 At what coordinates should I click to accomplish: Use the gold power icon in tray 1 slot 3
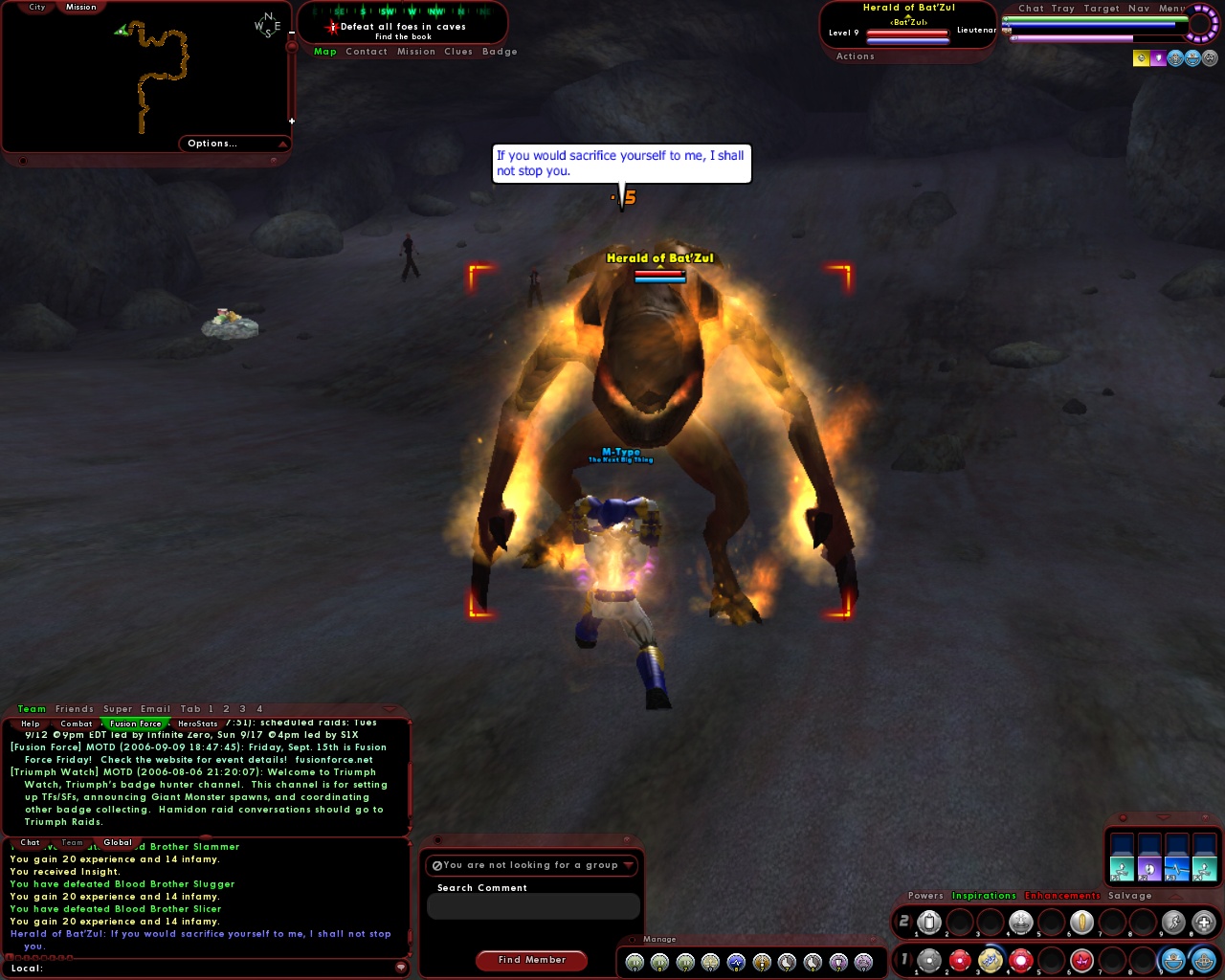[991, 960]
